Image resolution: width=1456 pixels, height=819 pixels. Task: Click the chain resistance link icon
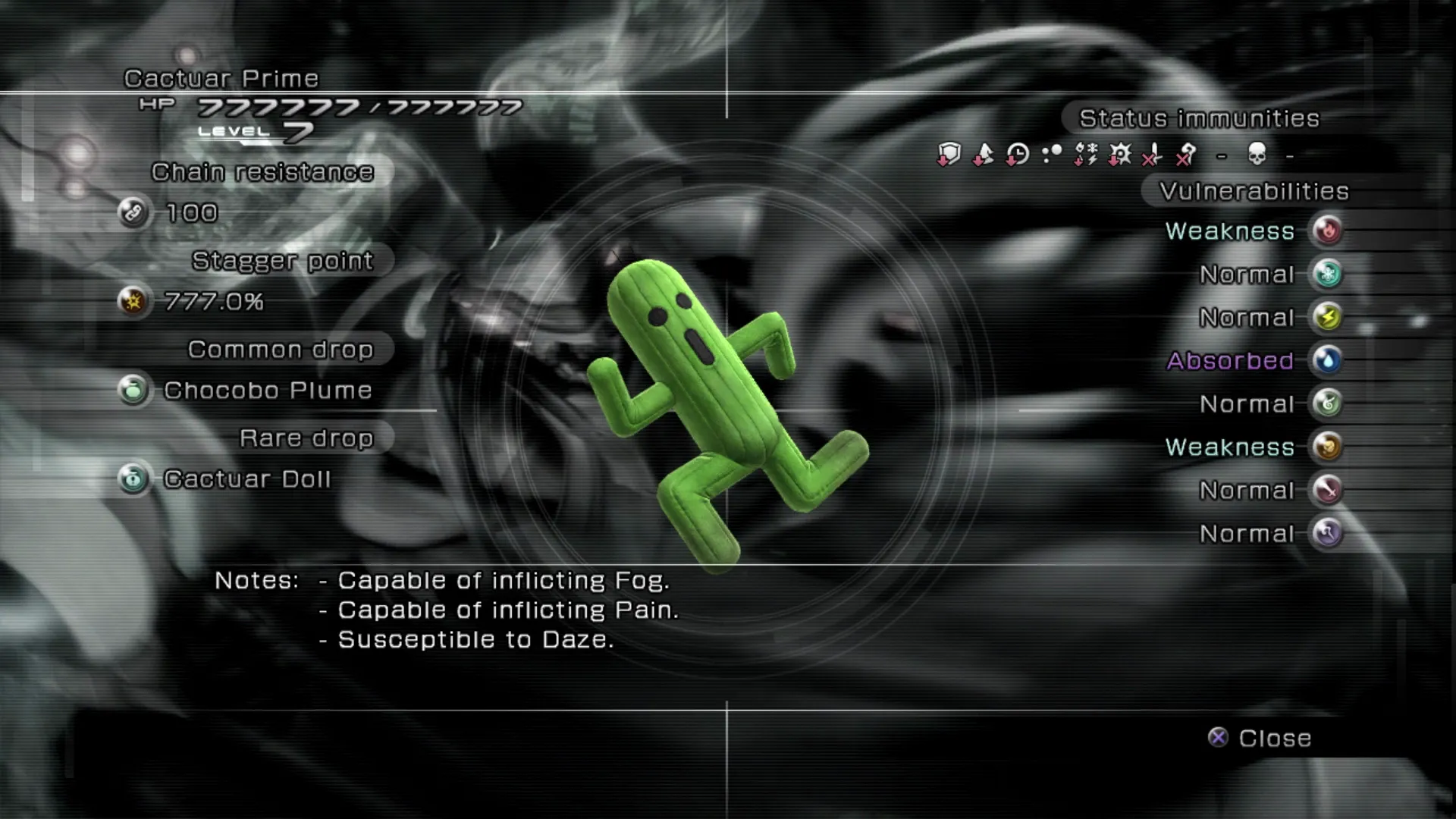(133, 213)
